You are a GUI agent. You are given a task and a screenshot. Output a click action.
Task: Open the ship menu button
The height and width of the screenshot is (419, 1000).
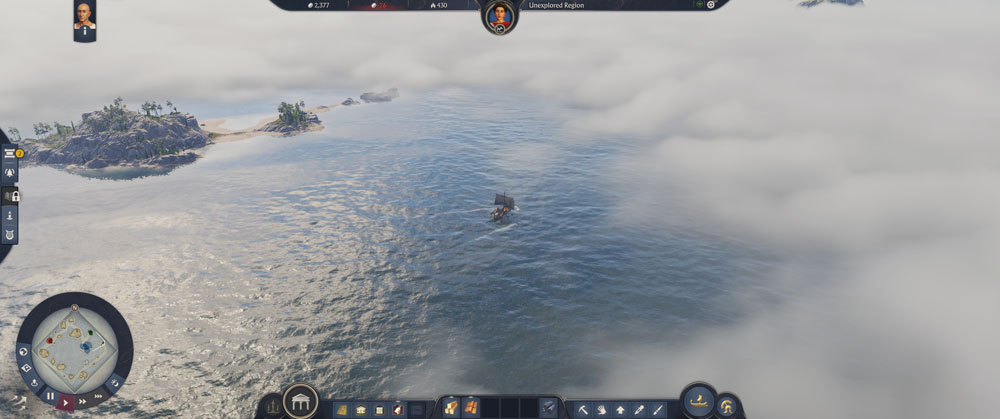click(698, 401)
